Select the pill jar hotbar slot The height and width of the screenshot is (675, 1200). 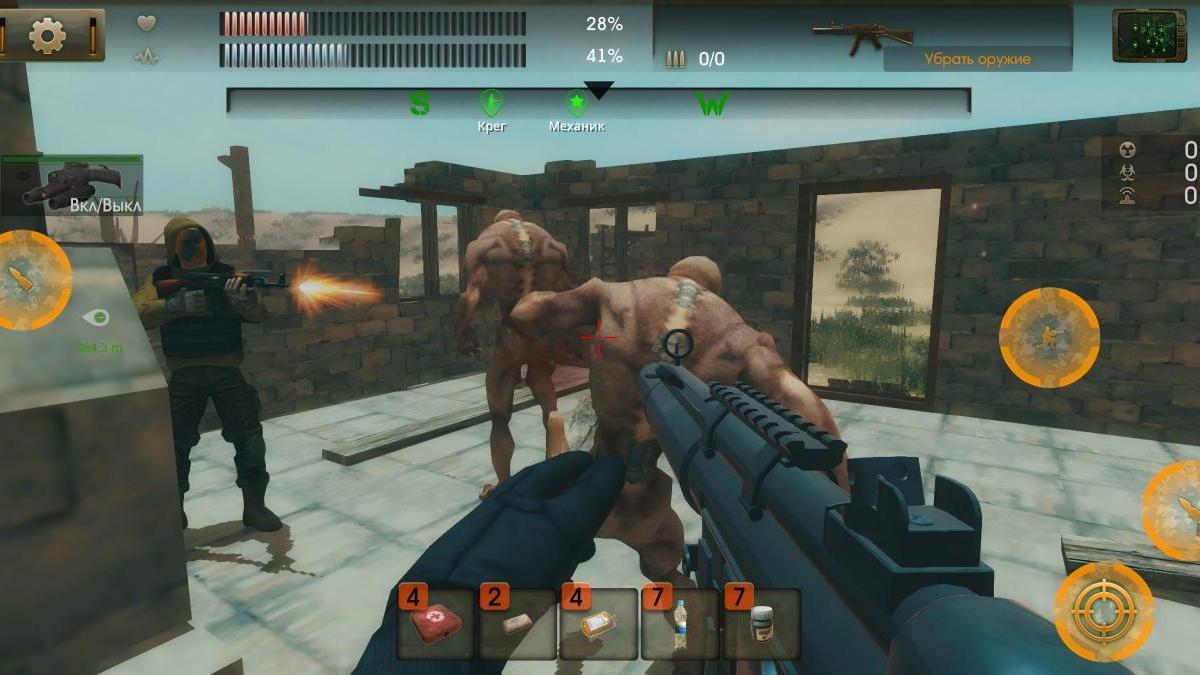point(761,624)
